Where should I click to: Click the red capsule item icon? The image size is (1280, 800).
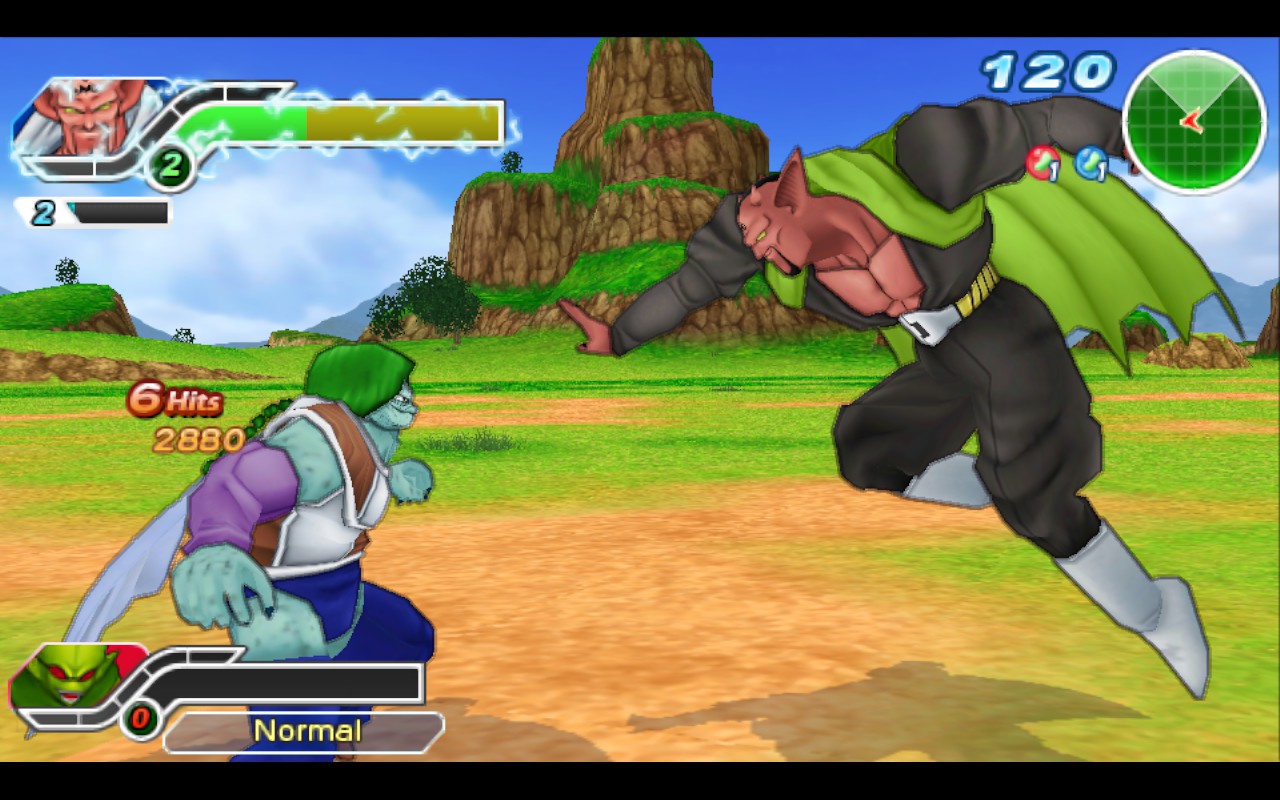click(1042, 162)
